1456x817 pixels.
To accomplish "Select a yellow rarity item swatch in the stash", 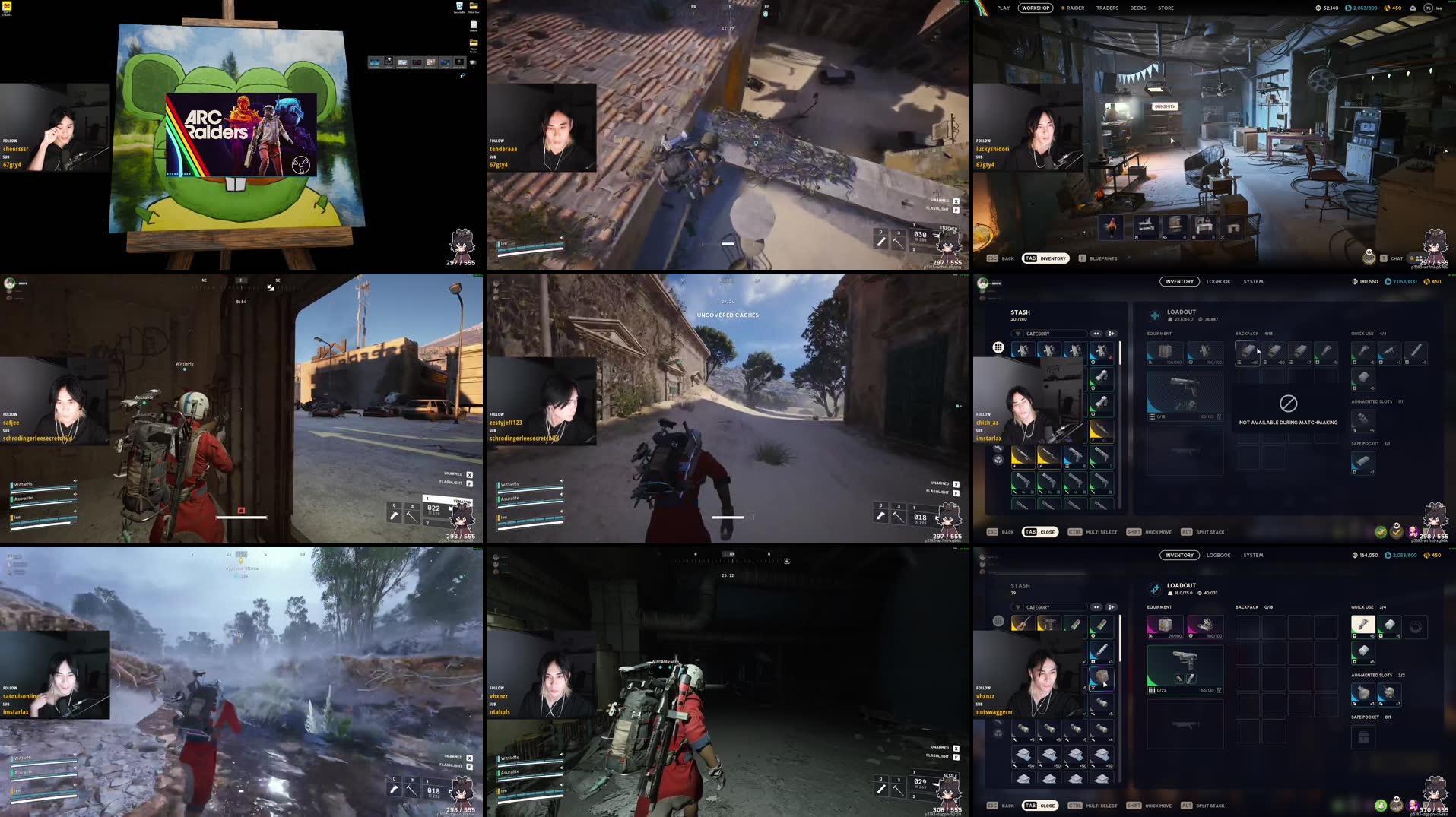I will coord(1023,457).
